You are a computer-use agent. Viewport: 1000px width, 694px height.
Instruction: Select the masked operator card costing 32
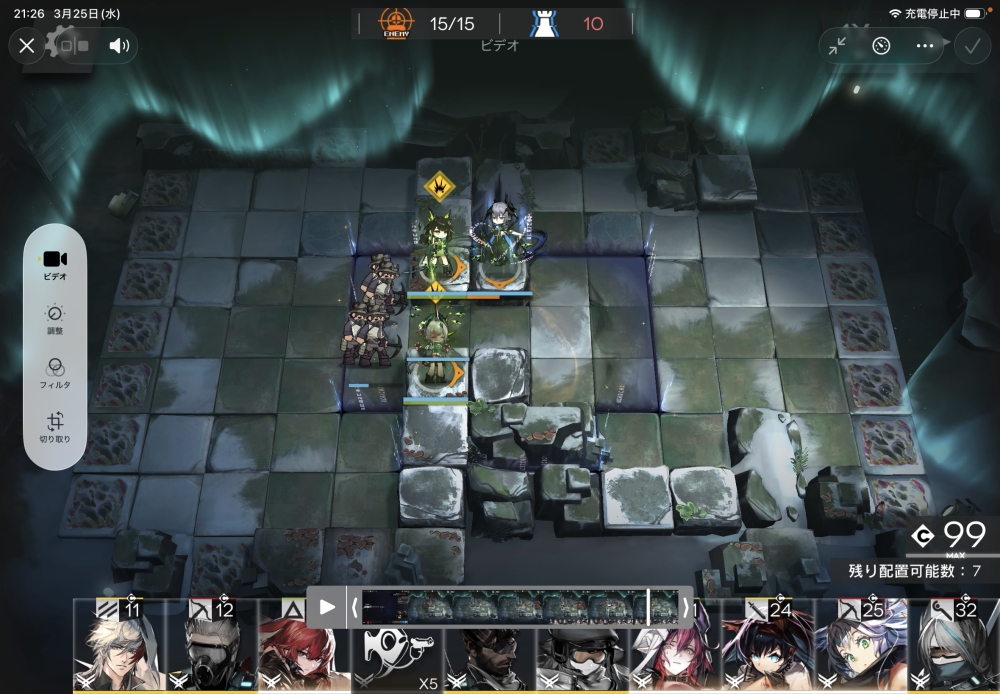tap(953, 650)
